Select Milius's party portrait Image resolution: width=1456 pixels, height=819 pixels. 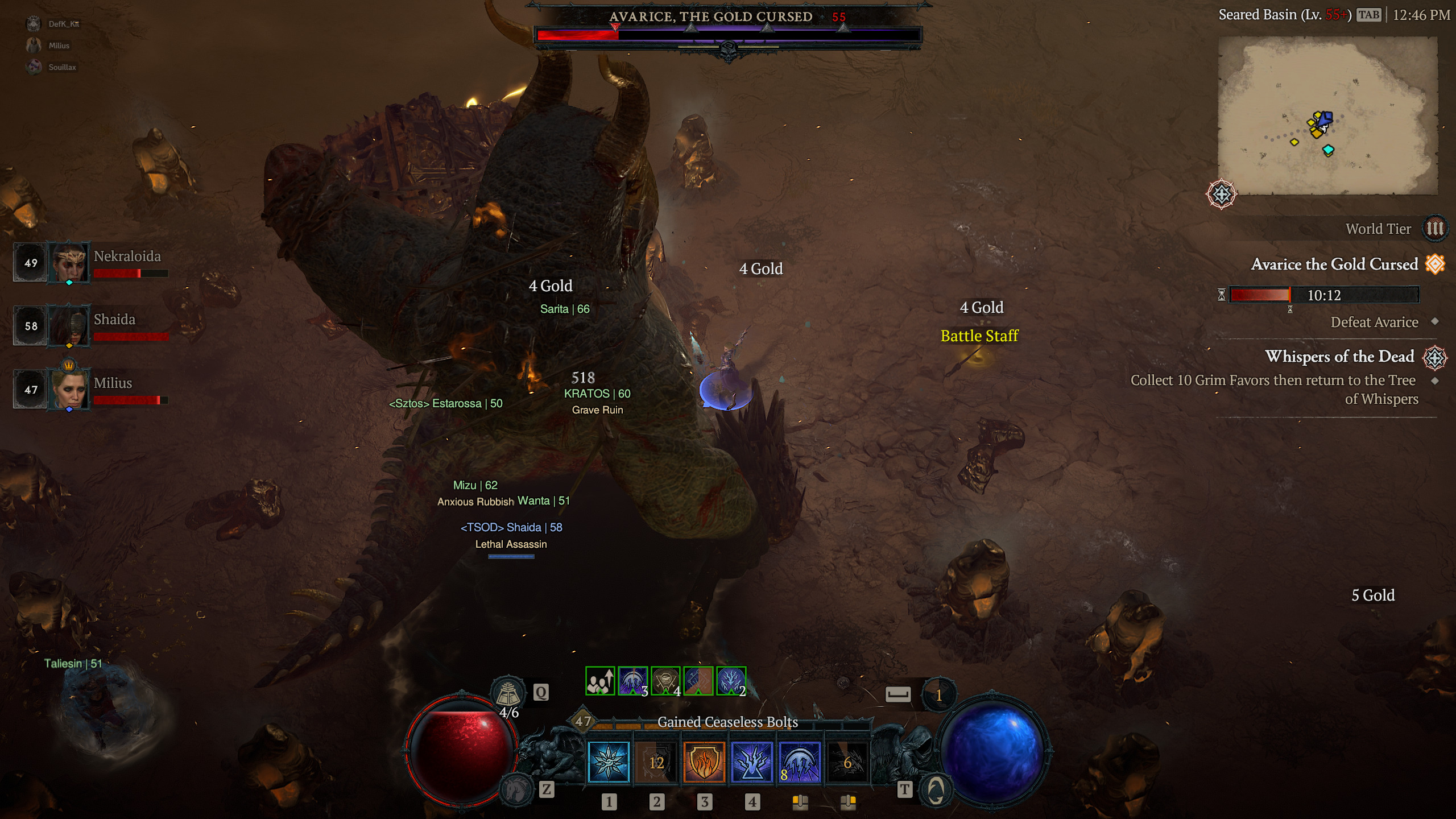click(69, 390)
